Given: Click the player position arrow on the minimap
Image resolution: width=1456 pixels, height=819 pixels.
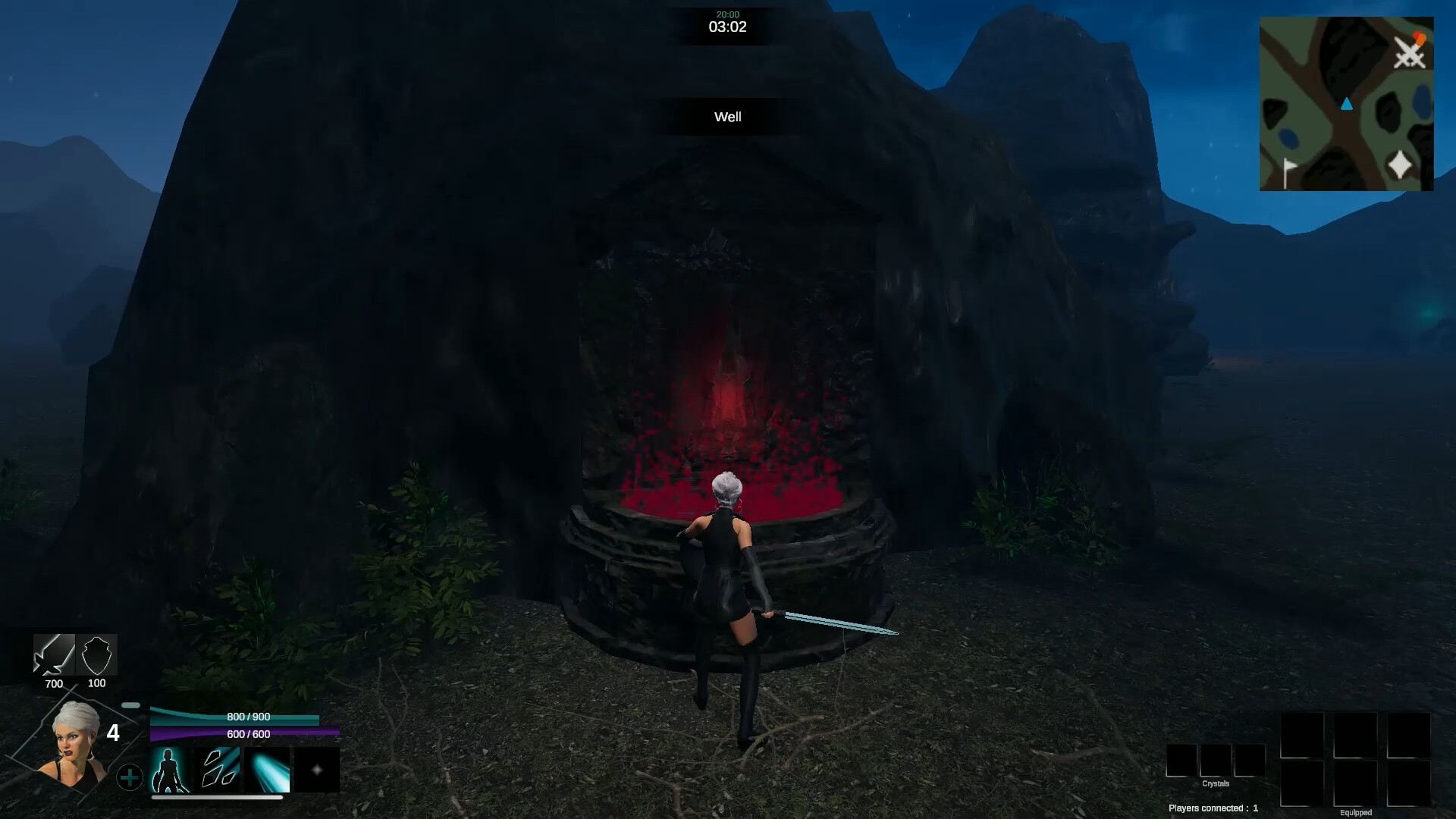Looking at the screenshot, I should (x=1348, y=105).
